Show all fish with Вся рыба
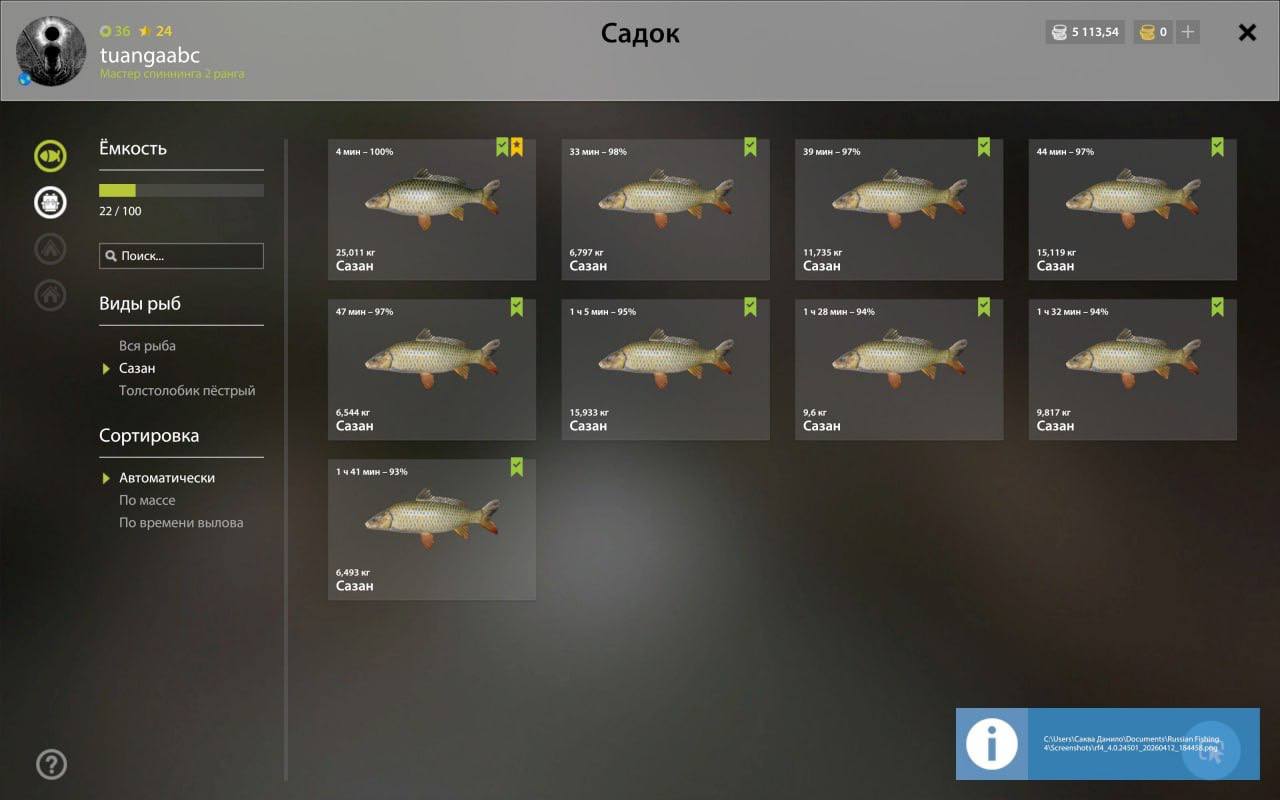The width and height of the screenshot is (1280, 800). point(147,346)
